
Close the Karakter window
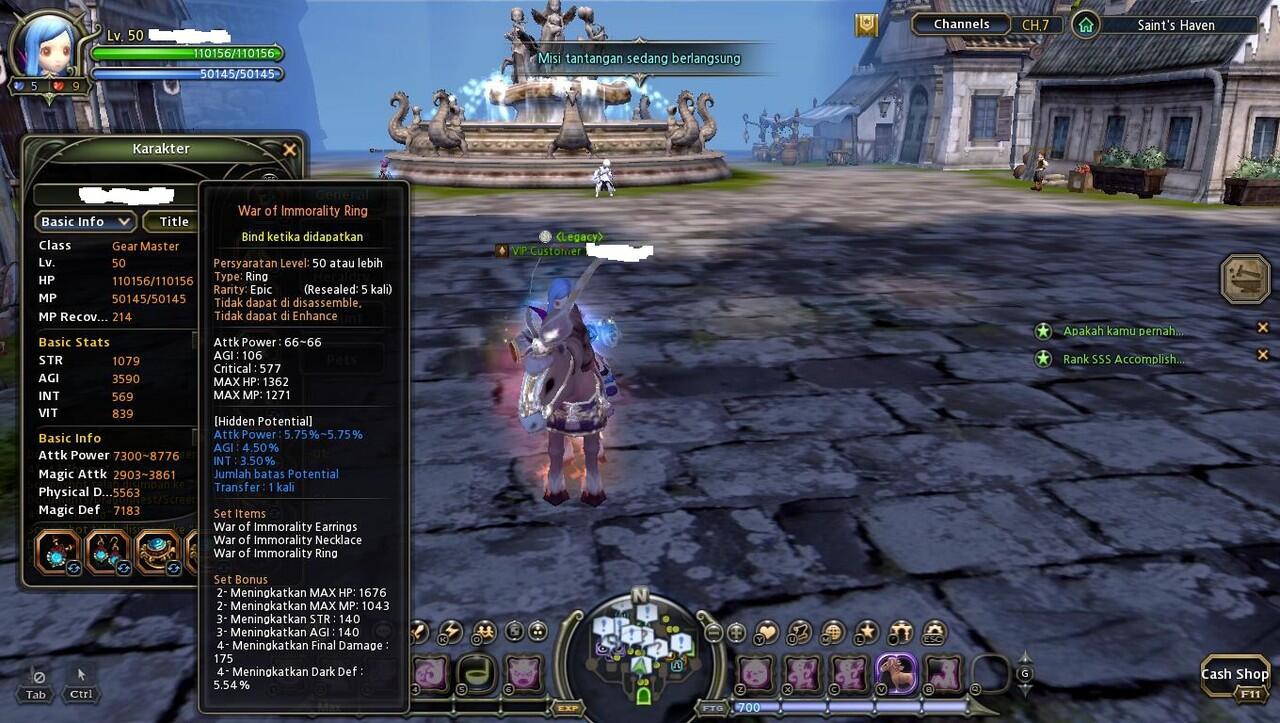[290, 150]
